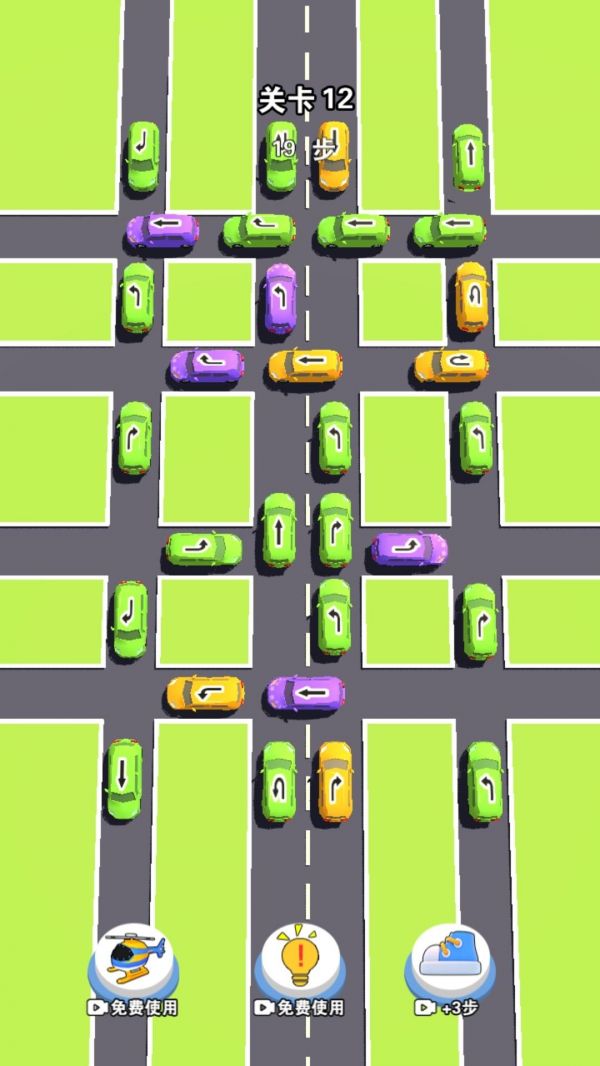Select the yellow car with right-turn arrow
This screenshot has width=600, height=1066.
[x=333, y=781]
